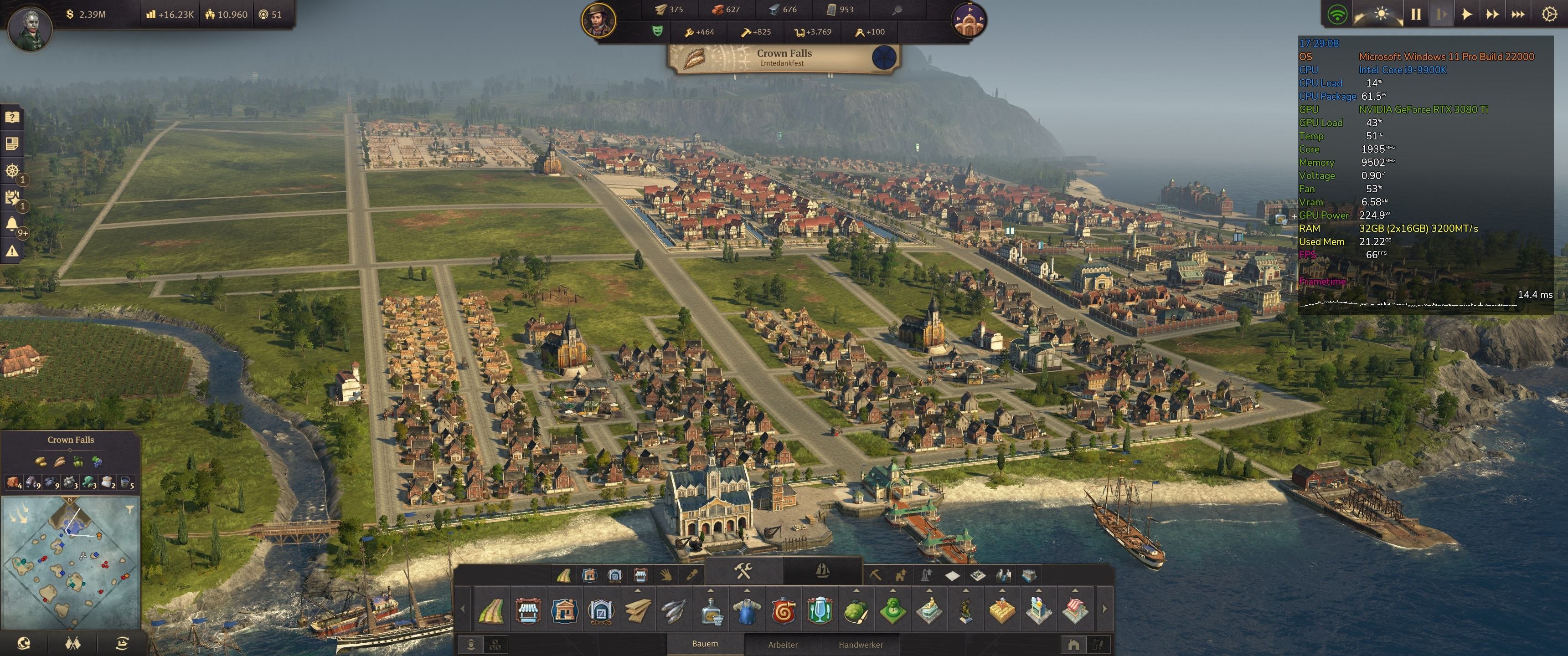Click the player portrait avatar
This screenshot has height=656, width=1568.
(29, 27)
